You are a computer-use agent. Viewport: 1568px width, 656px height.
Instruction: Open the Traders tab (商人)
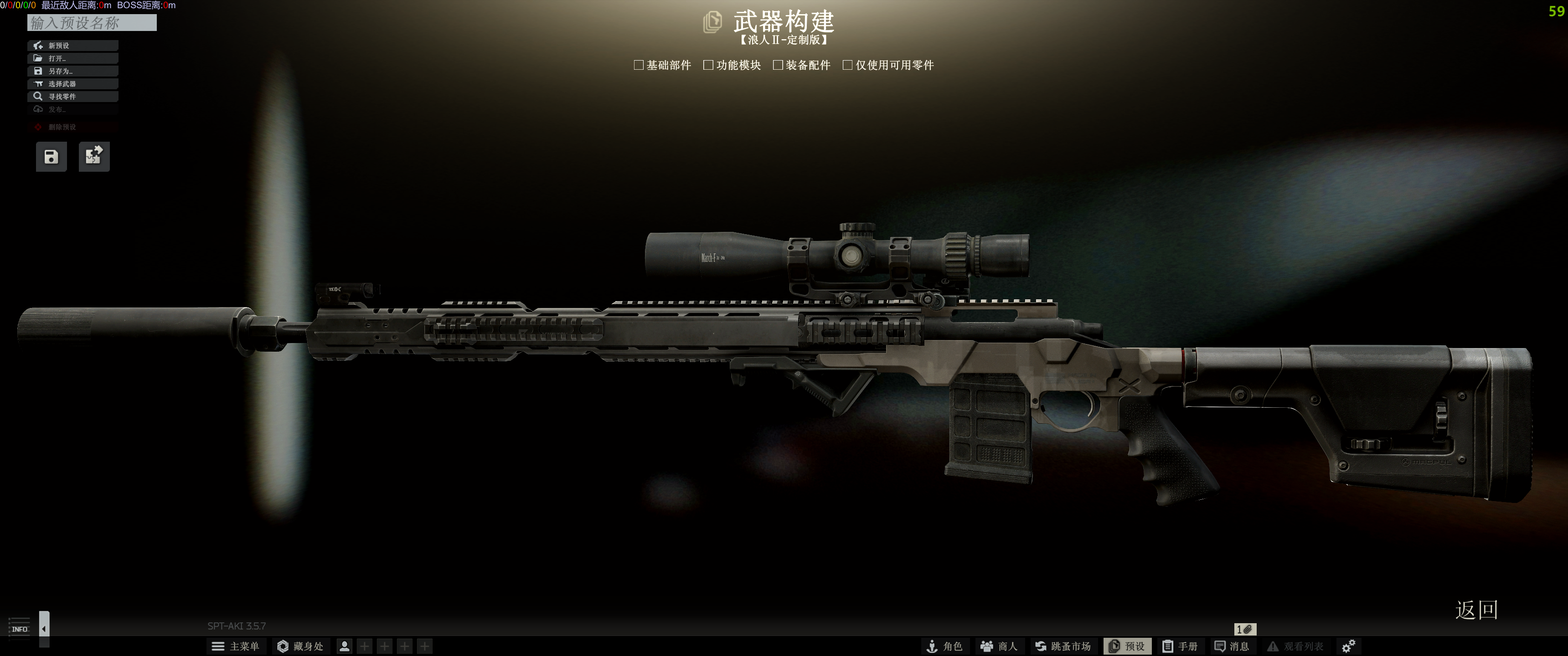click(999, 646)
